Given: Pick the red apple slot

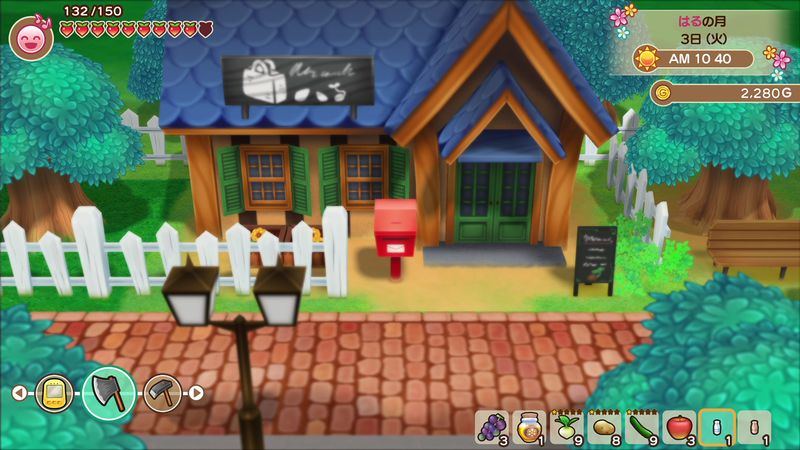Looking at the screenshot, I should tap(679, 427).
